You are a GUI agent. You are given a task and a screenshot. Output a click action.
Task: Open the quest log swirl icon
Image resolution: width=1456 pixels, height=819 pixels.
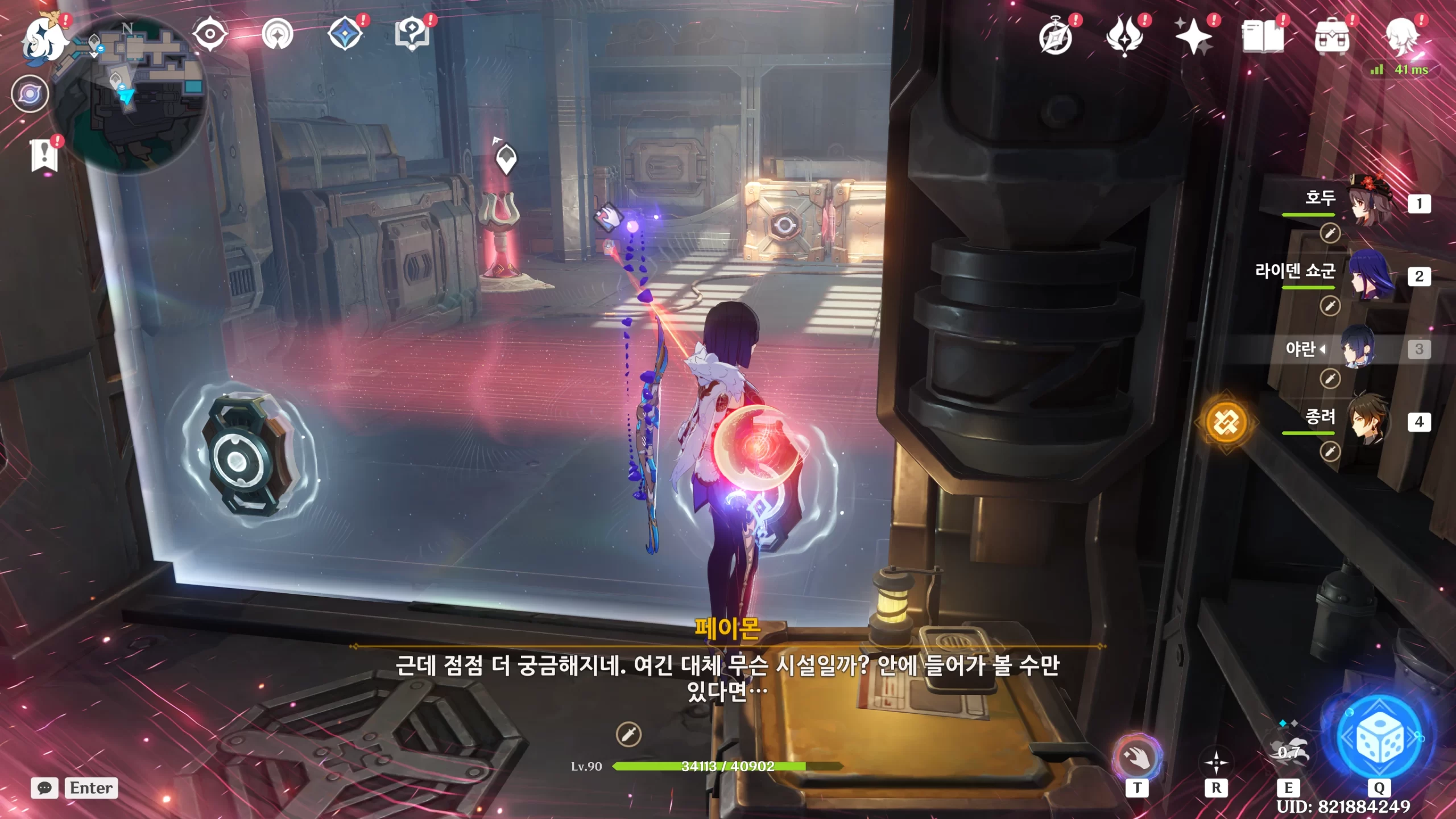click(30, 94)
